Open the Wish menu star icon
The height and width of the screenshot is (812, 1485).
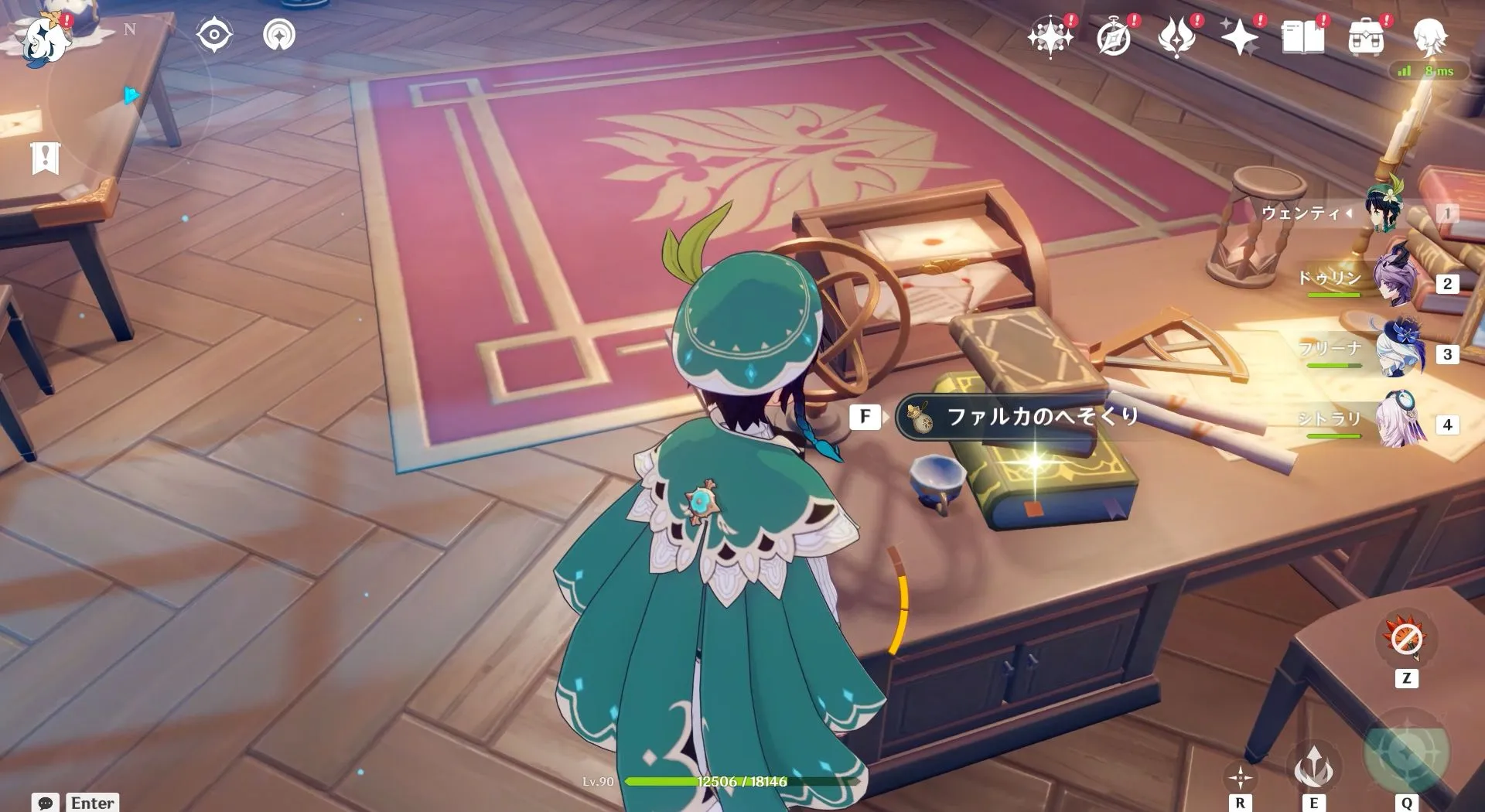(x=1050, y=34)
